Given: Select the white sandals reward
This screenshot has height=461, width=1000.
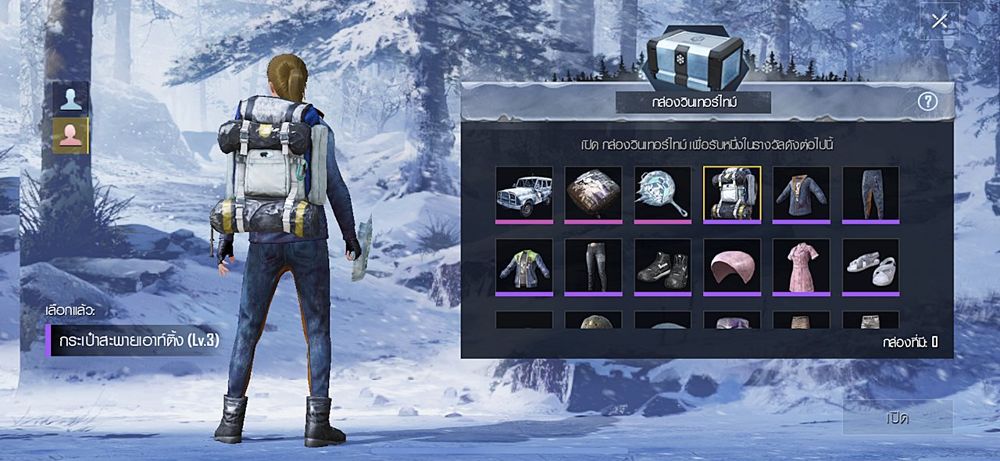Looking at the screenshot, I should click(870, 266).
